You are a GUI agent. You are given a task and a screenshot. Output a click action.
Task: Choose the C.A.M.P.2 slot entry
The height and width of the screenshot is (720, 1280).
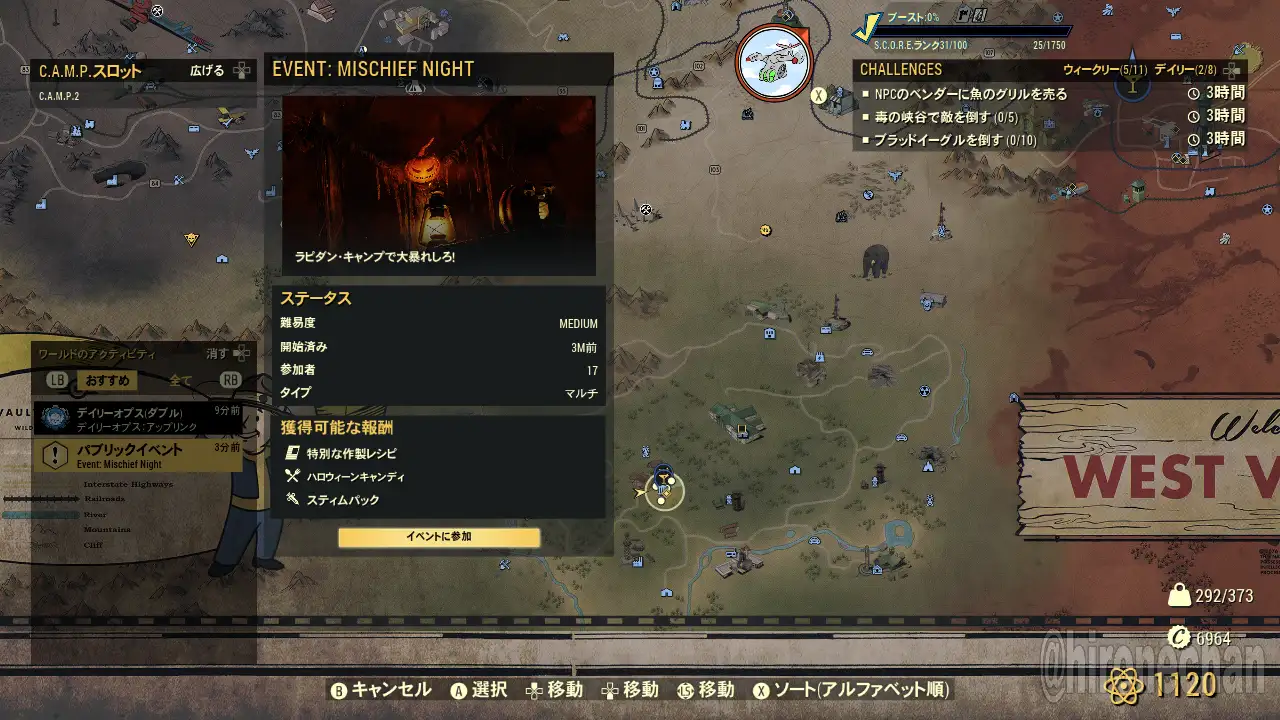coord(59,97)
